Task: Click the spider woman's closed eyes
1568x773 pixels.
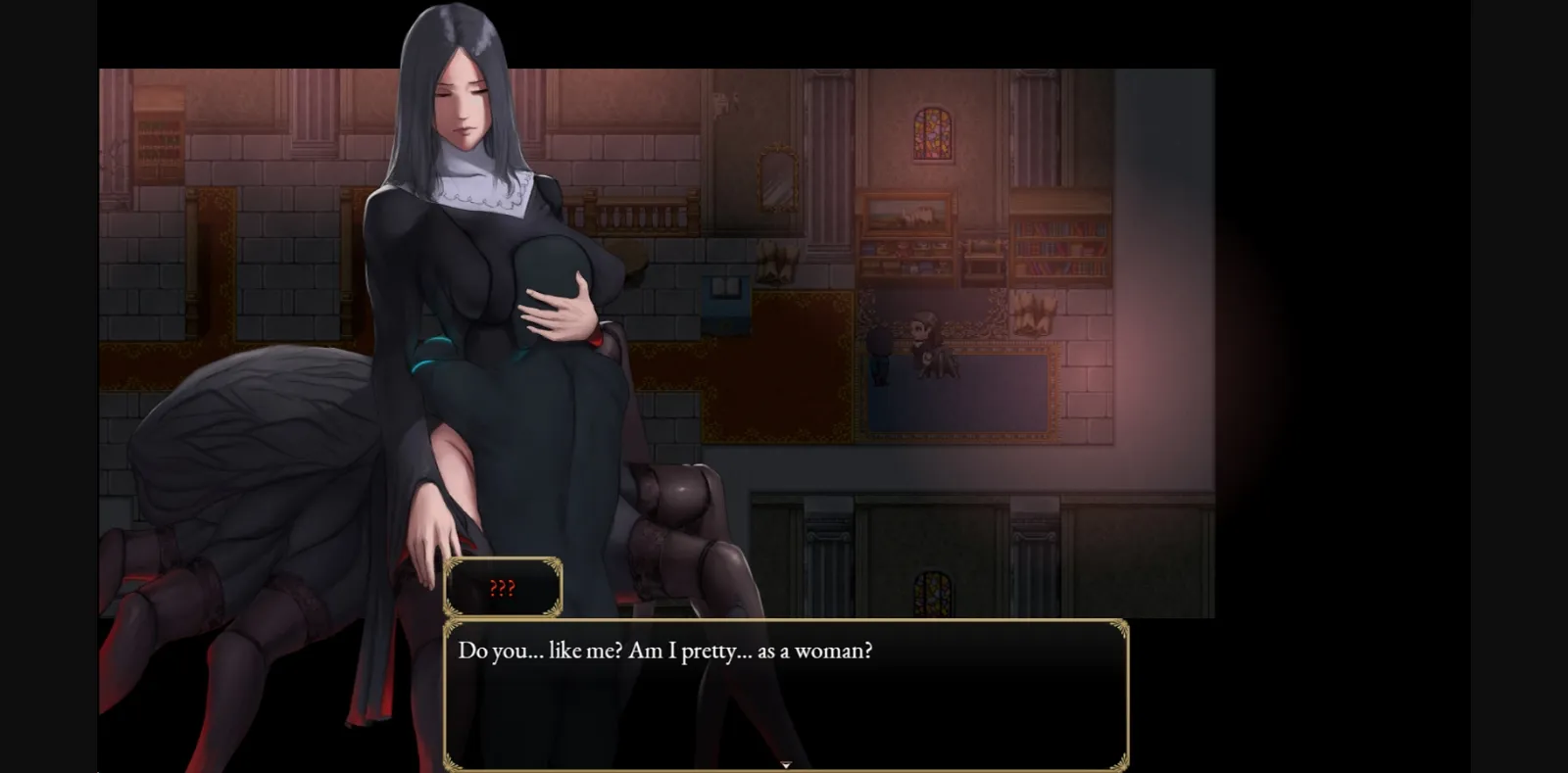Action: click(464, 94)
